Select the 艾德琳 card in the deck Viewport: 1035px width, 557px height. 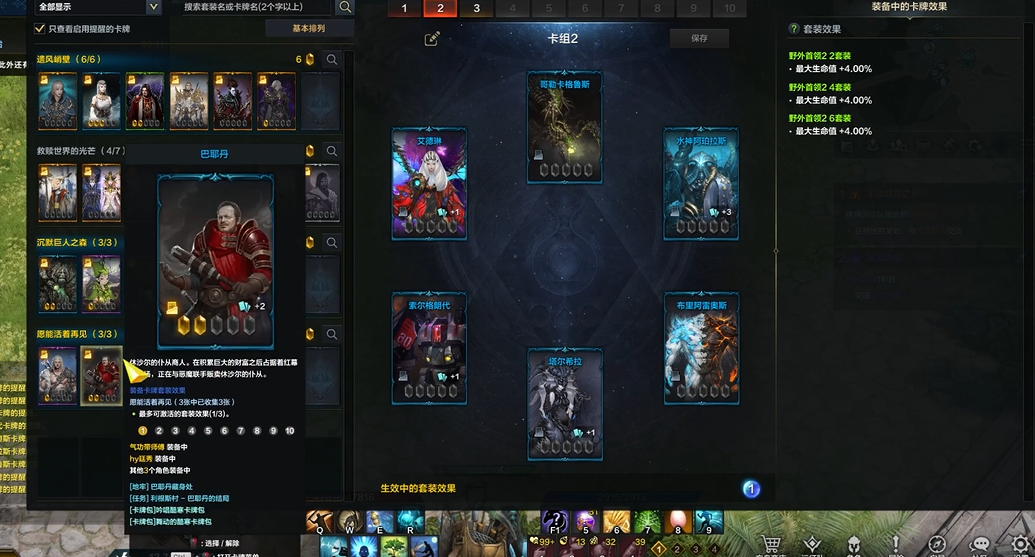(x=429, y=183)
